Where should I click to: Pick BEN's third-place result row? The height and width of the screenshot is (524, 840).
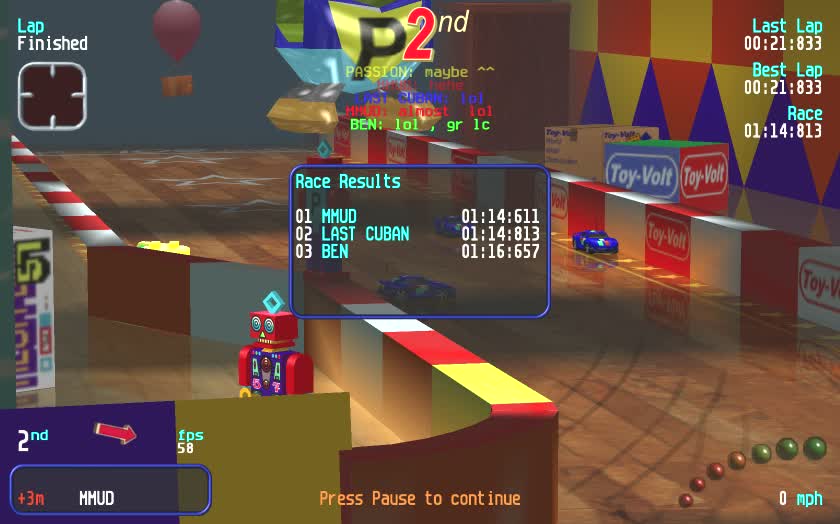click(x=417, y=252)
